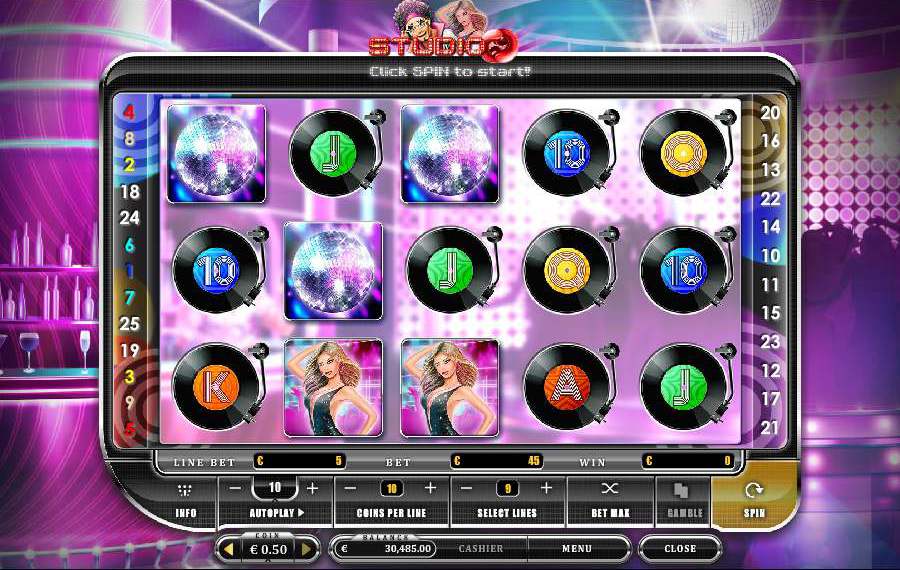Select payline number 20 marker
The width and height of the screenshot is (900, 570).
[x=770, y=113]
